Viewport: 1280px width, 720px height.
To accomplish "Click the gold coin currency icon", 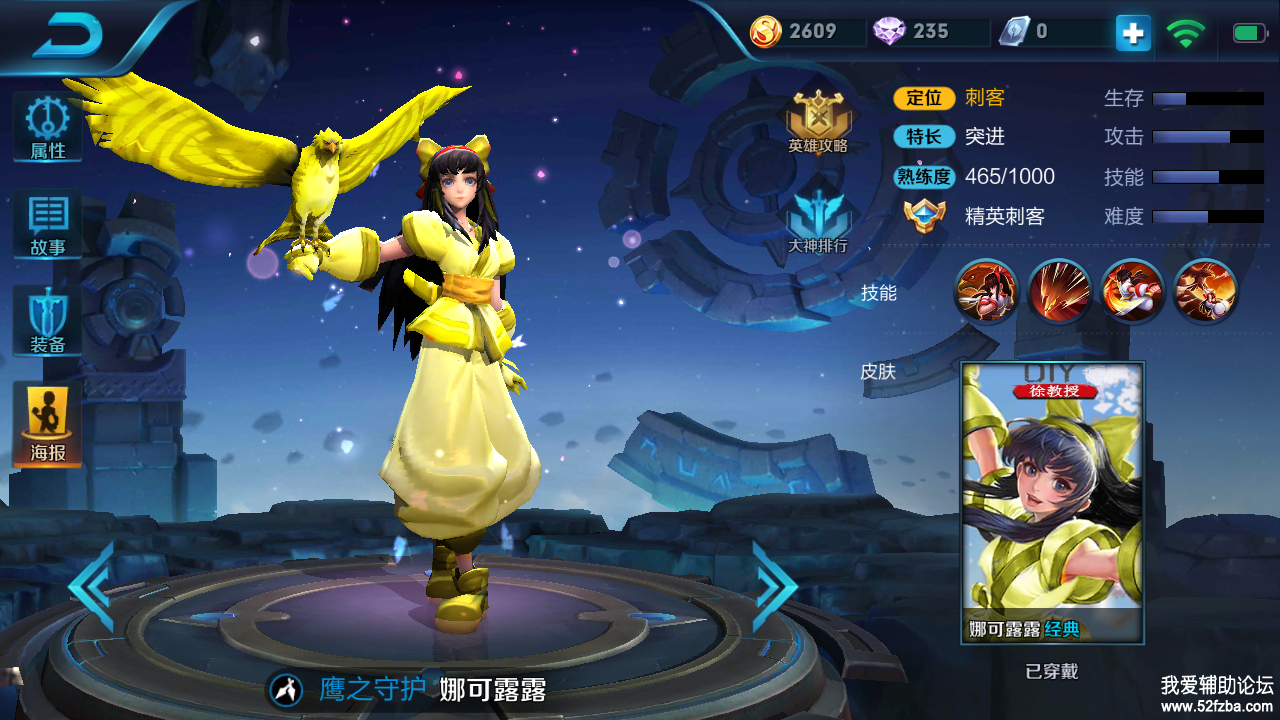I will [767, 32].
